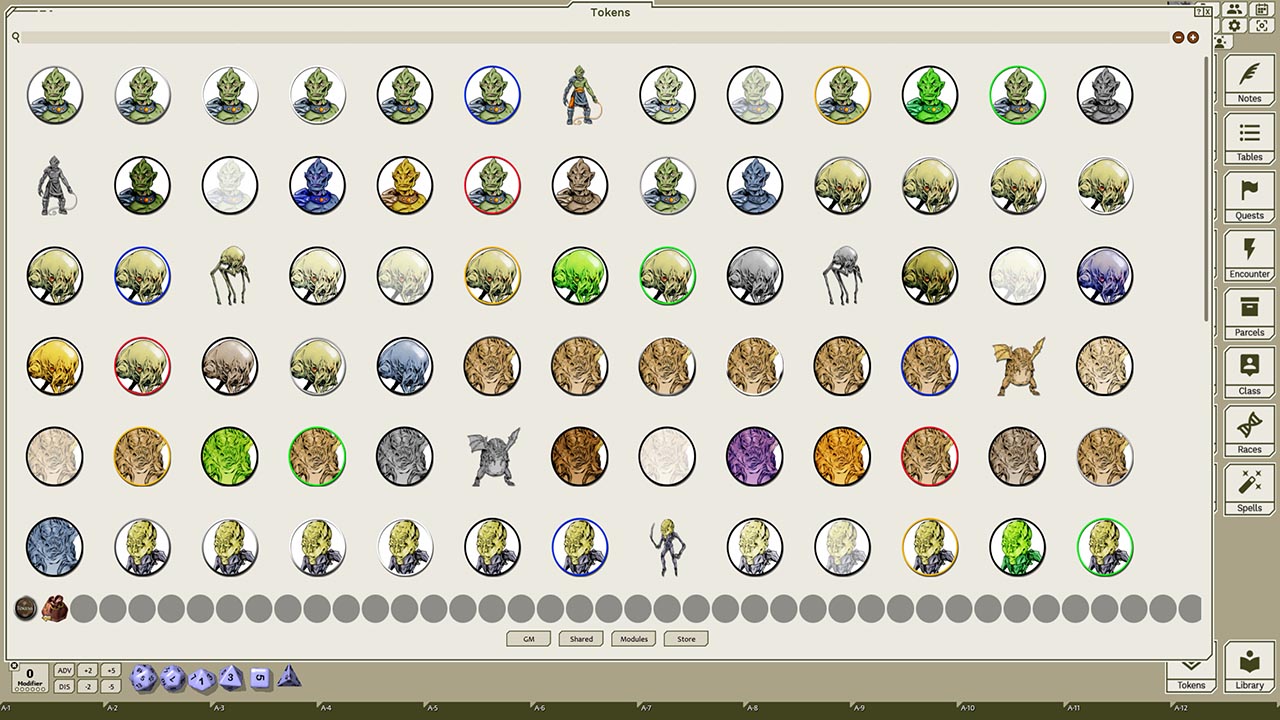Switch to the Modules token source
Viewport: 1280px width, 720px height.
[x=633, y=639]
